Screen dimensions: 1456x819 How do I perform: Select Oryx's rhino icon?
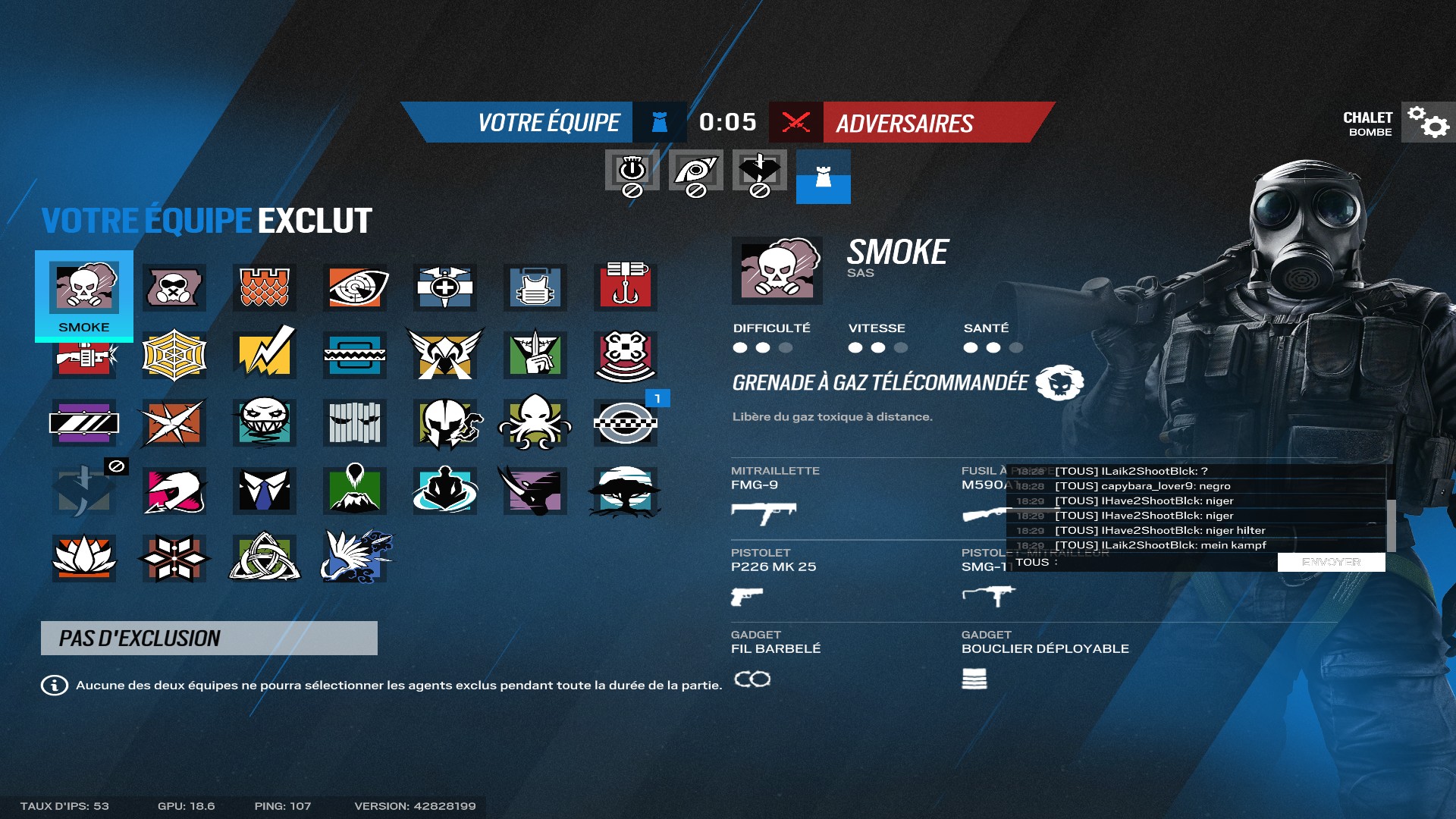(534, 491)
